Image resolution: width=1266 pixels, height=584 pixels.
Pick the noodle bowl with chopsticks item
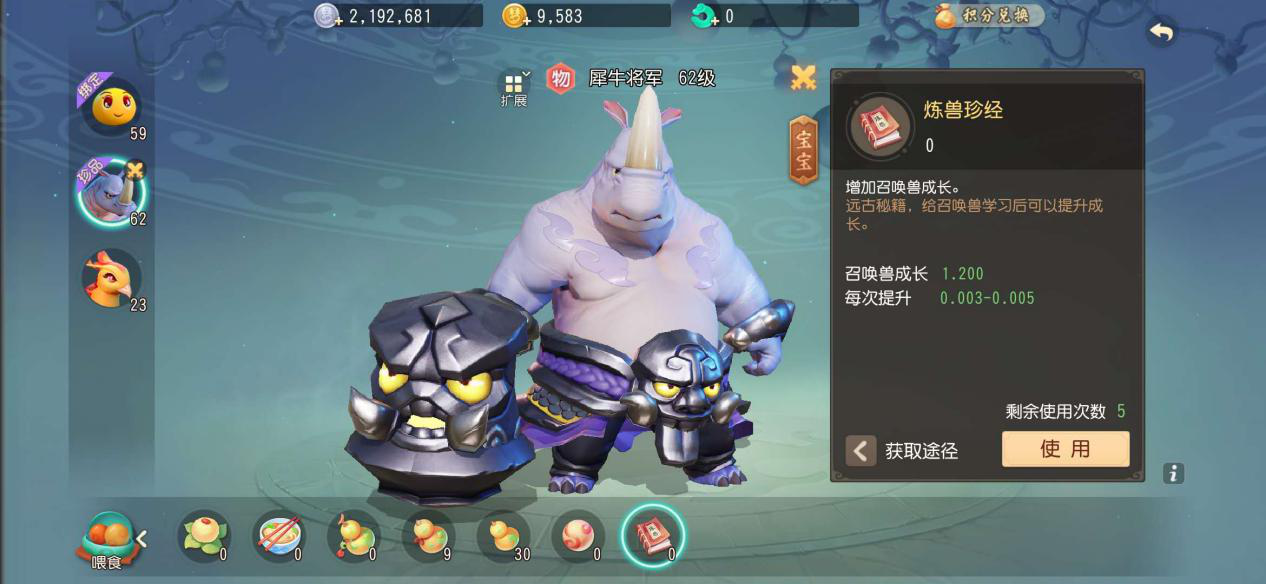(x=279, y=536)
